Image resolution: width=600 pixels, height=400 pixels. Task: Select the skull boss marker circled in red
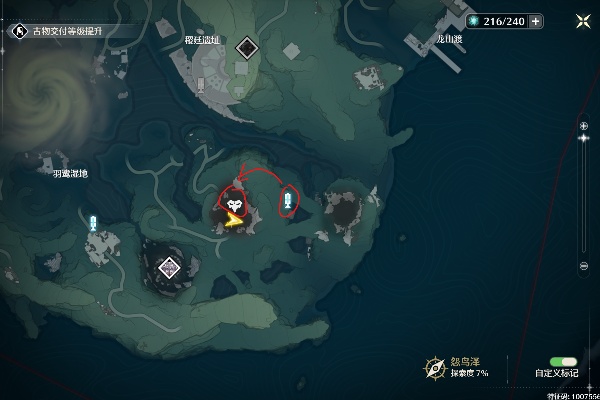coord(234,204)
